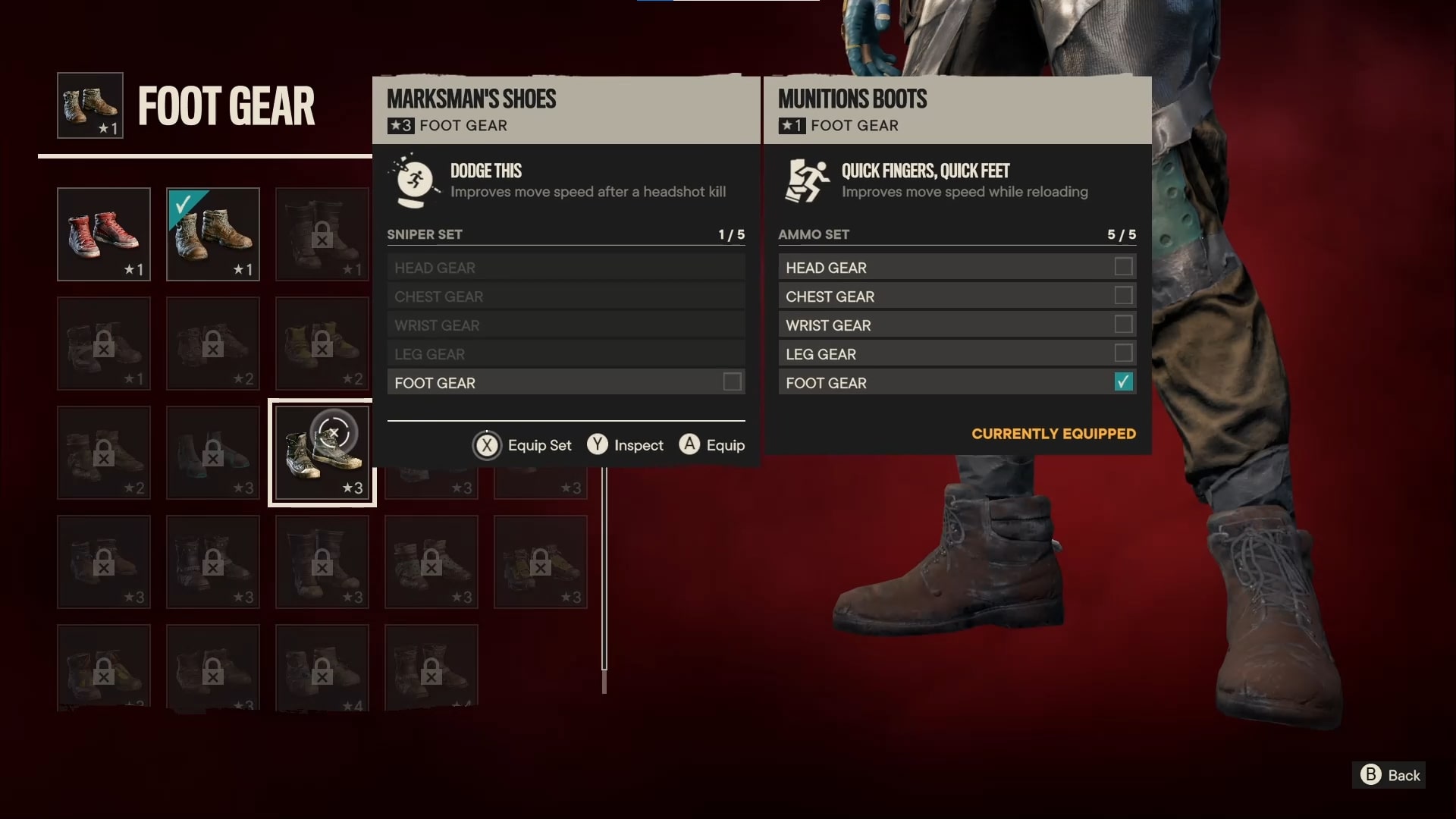Click the Inspect option below Marksman's Shoes

(x=625, y=445)
